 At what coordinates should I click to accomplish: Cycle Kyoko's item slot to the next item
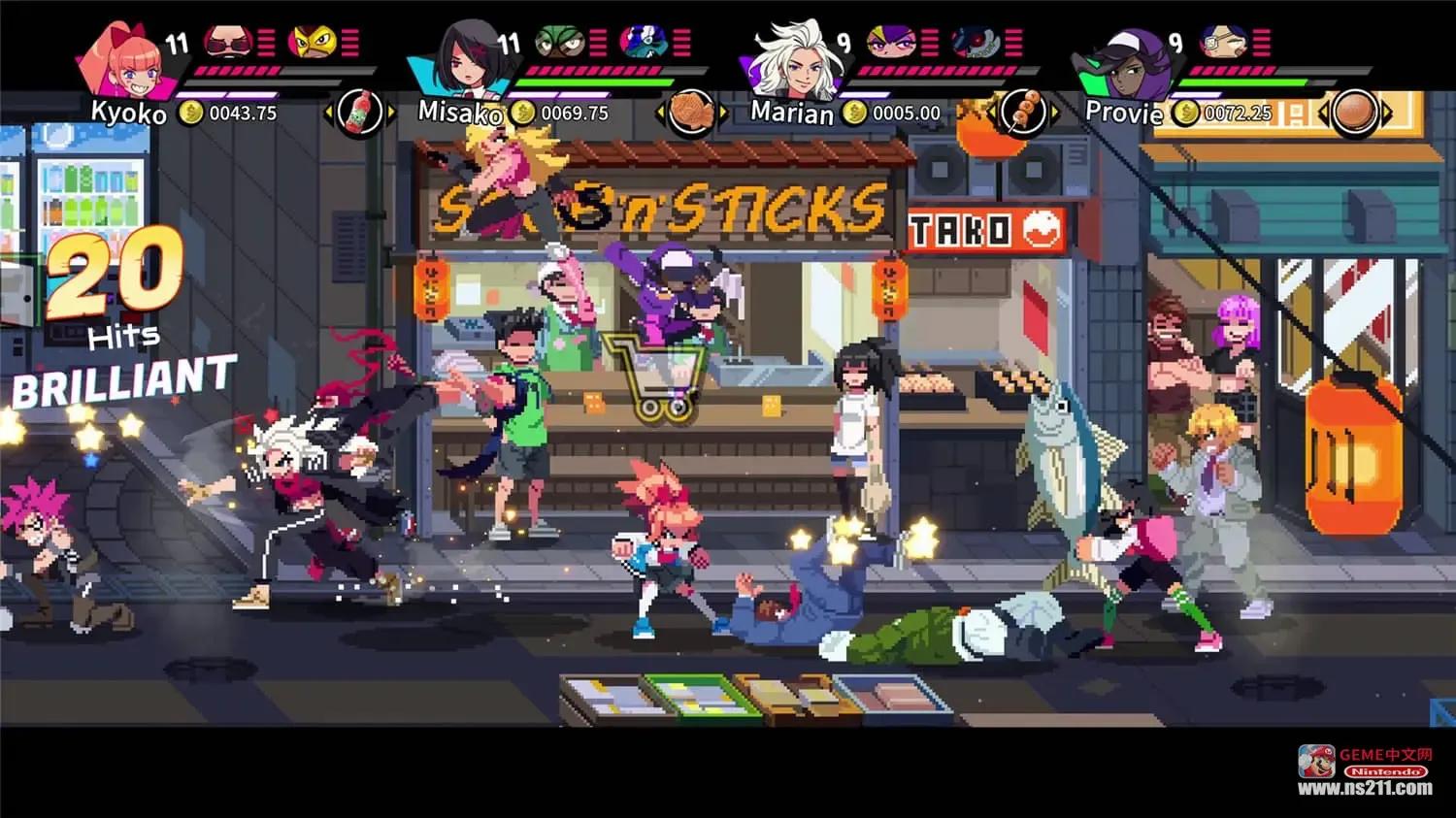(x=390, y=113)
